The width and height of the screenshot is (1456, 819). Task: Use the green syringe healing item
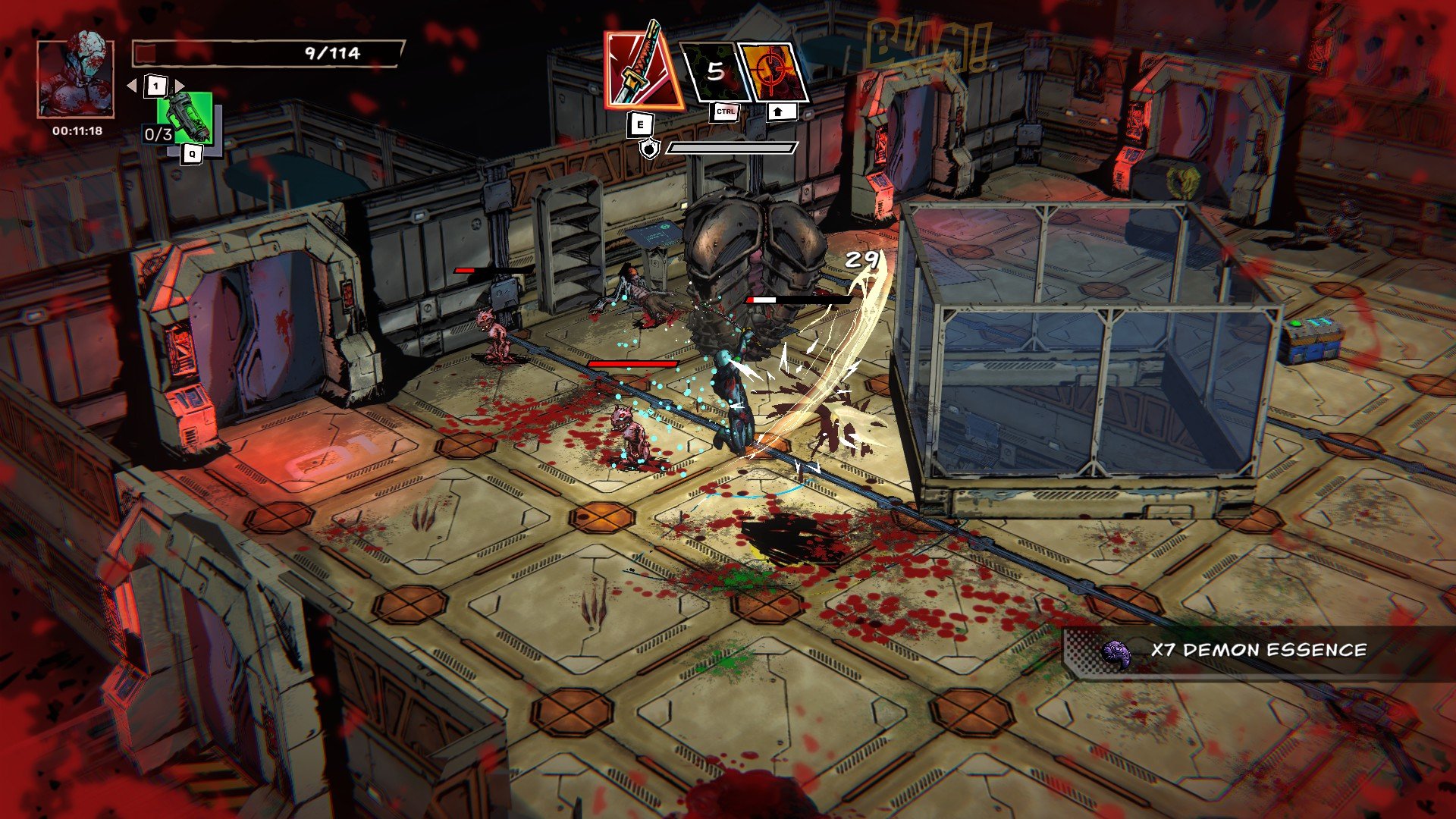point(184,119)
